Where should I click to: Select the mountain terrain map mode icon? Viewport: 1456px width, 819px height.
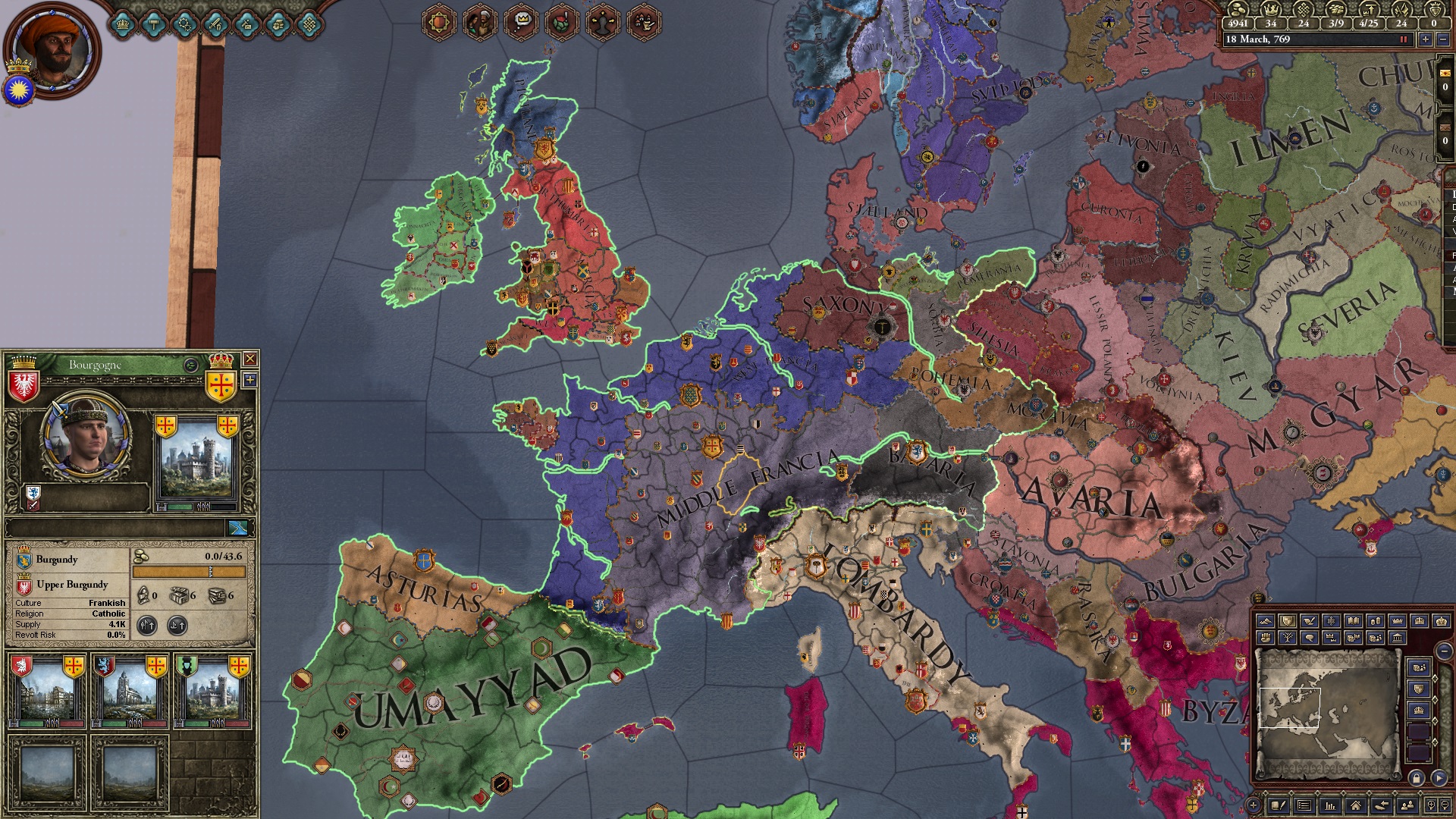point(1266,621)
